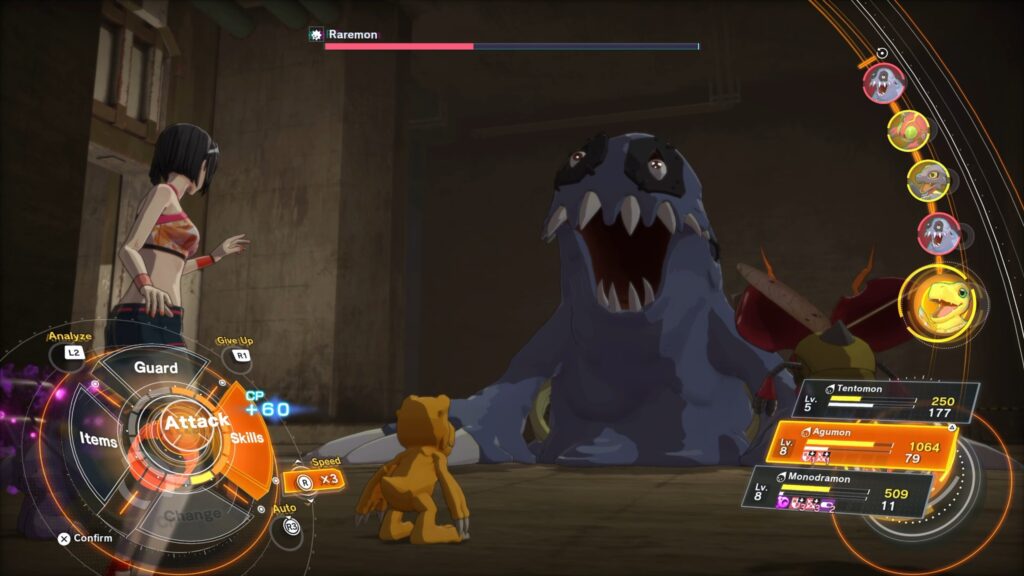Click Agumon's large turn-order portrait
The height and width of the screenshot is (576, 1024).
point(940,300)
